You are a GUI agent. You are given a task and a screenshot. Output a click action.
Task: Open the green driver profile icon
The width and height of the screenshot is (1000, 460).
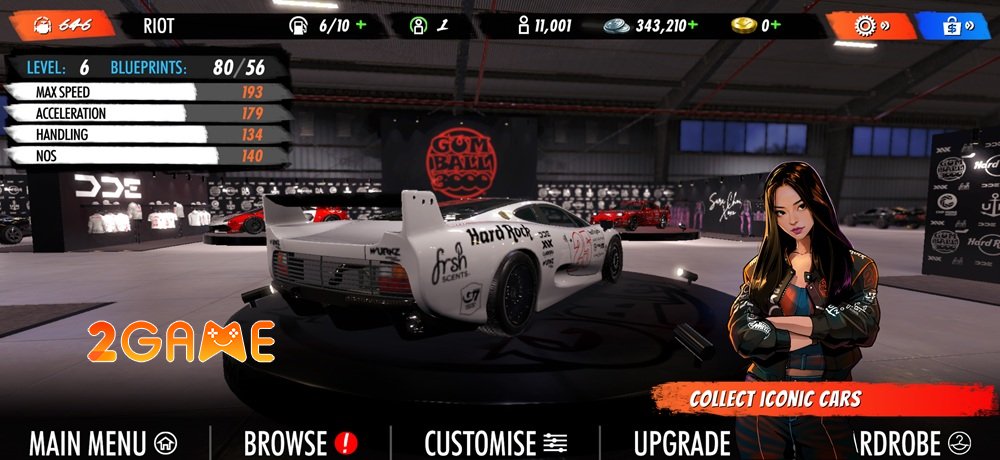[419, 26]
